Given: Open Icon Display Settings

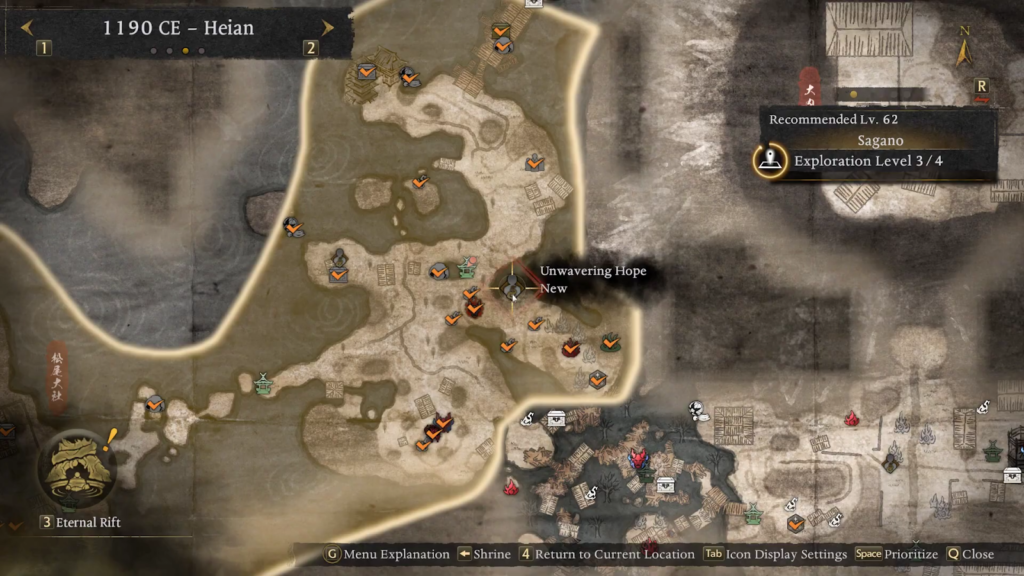Looking at the screenshot, I should click(775, 554).
